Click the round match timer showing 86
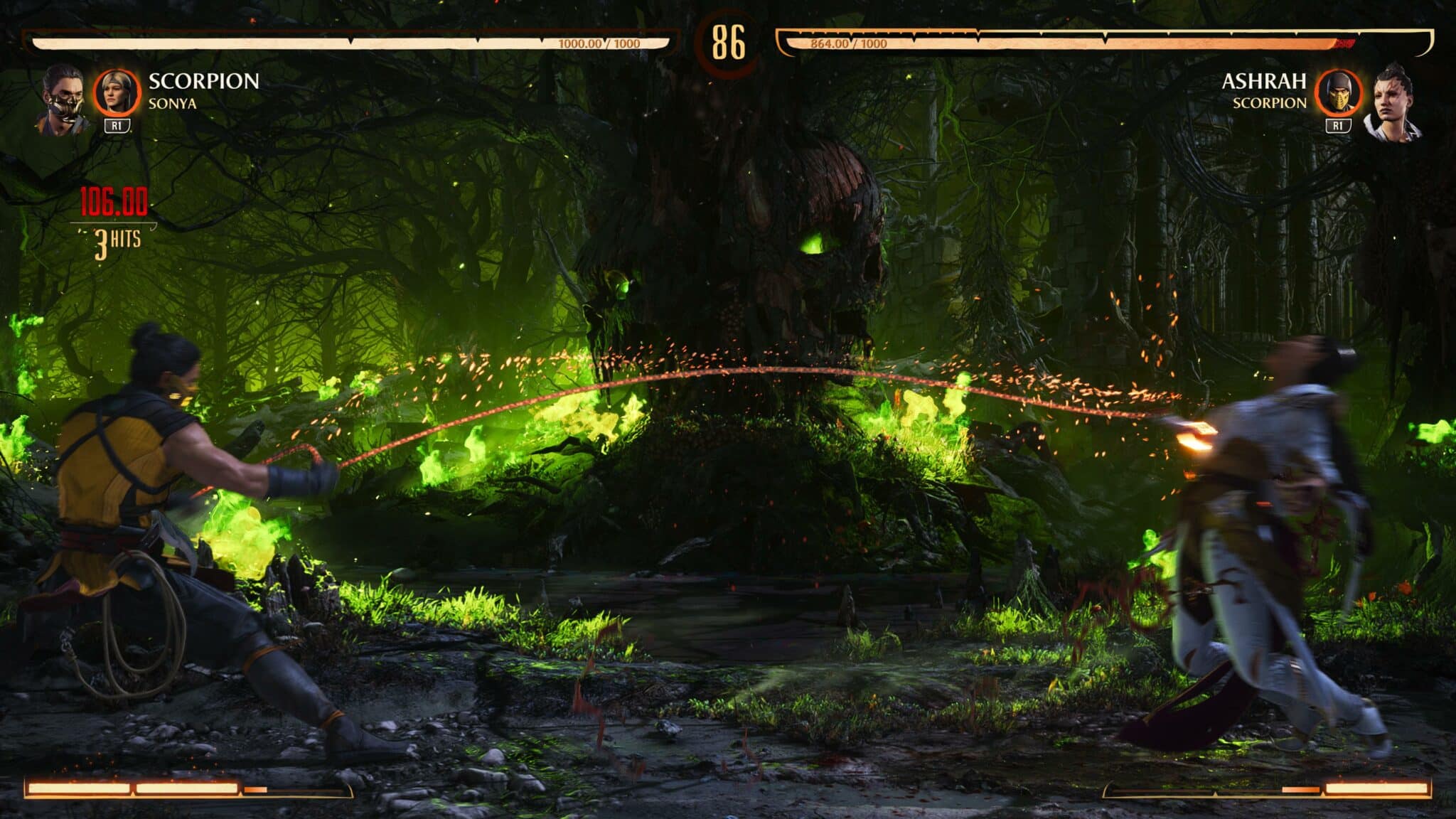This screenshot has width=1456, height=819. click(x=728, y=41)
